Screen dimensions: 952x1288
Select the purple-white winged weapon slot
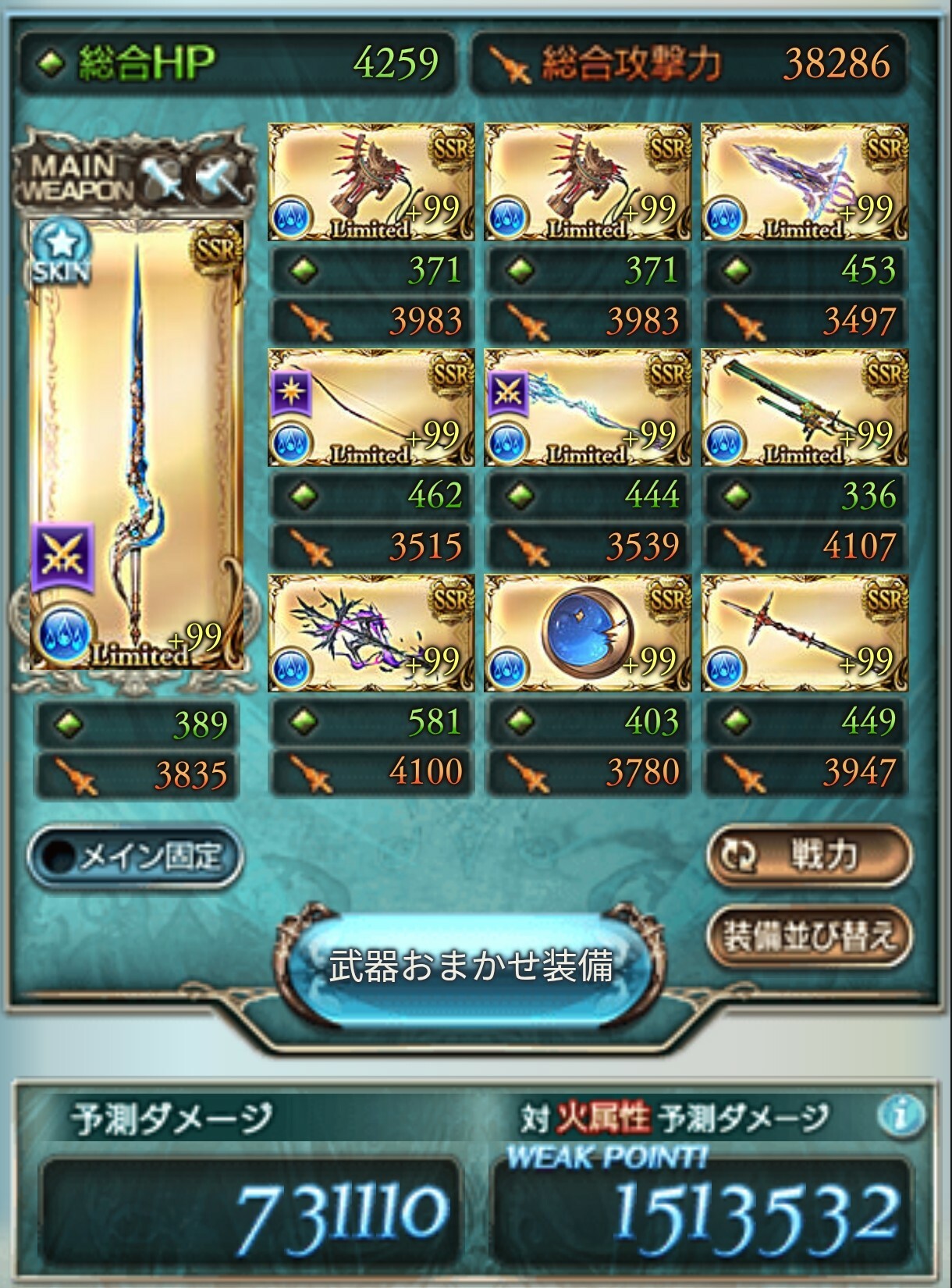pos(805,182)
